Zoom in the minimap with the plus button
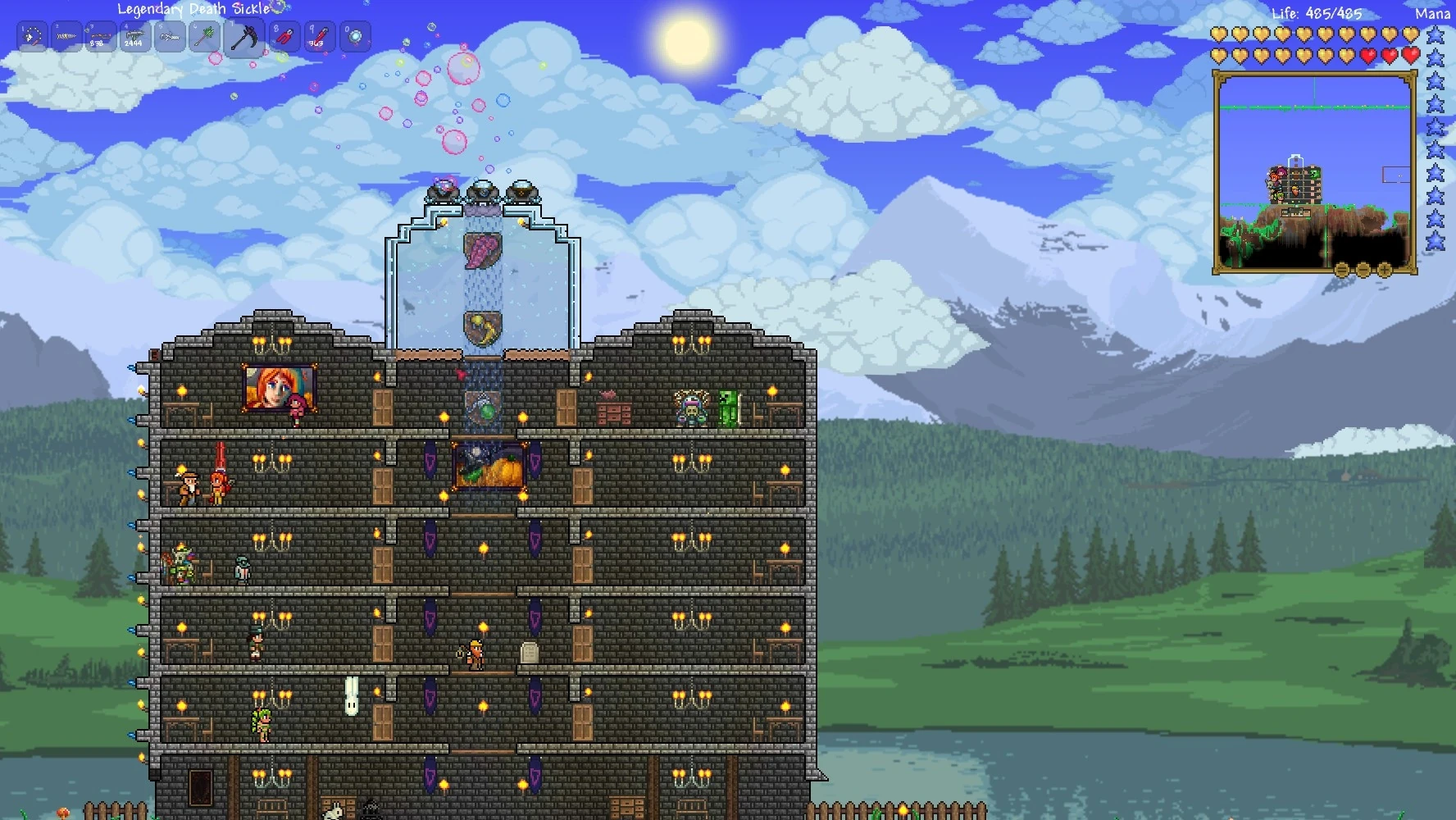Image resolution: width=1456 pixels, height=820 pixels. coord(1384,269)
